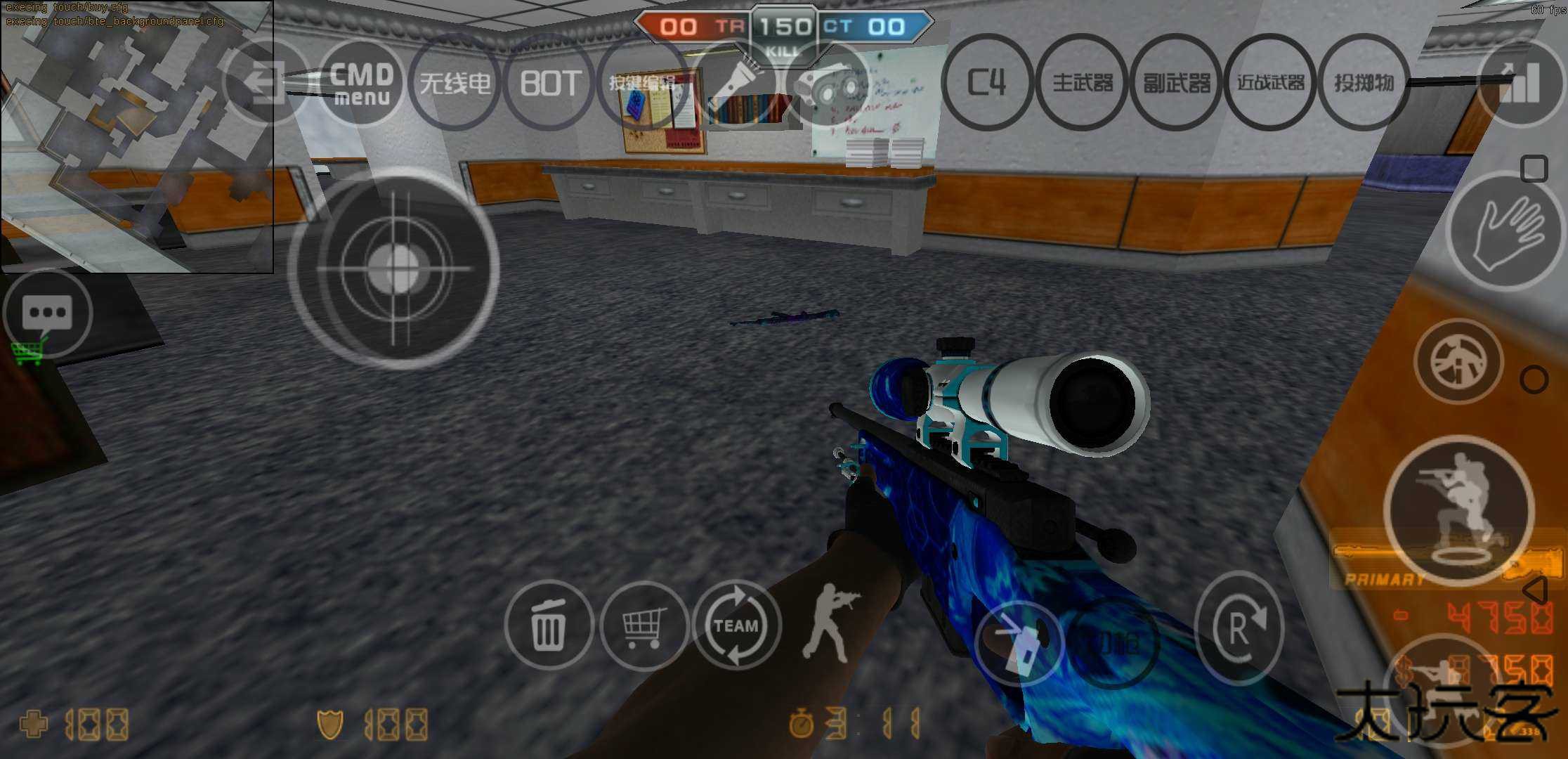1568x759 pixels.
Task: Reload with the R button
Action: coord(1239,628)
